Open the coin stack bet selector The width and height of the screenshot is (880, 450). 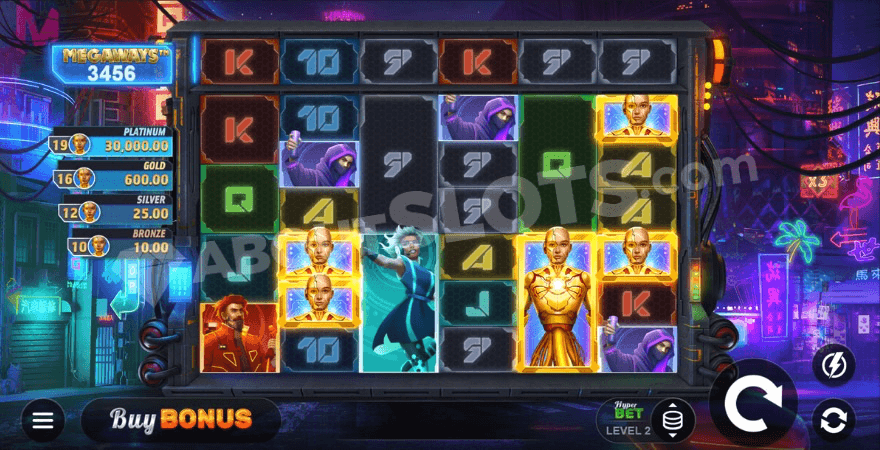672,420
